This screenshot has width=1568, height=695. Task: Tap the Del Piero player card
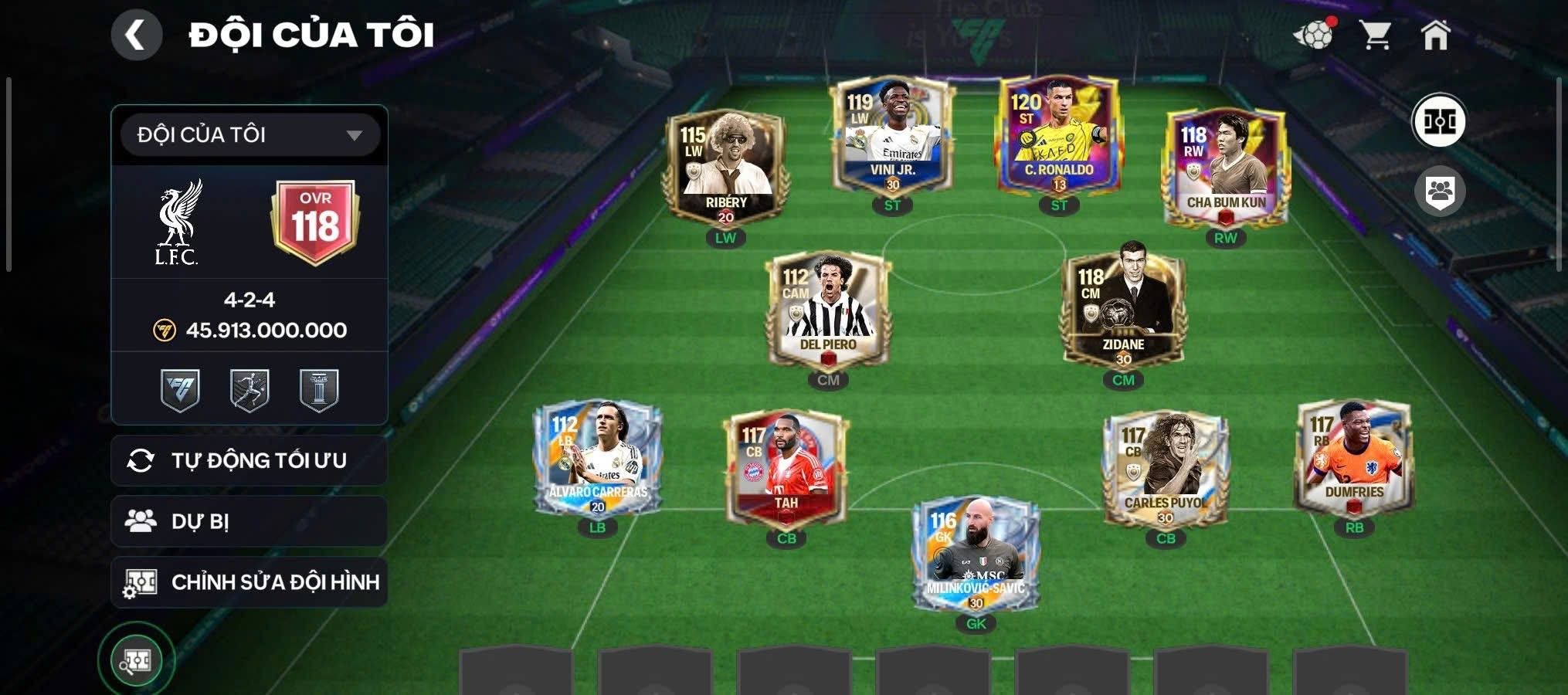[828, 310]
